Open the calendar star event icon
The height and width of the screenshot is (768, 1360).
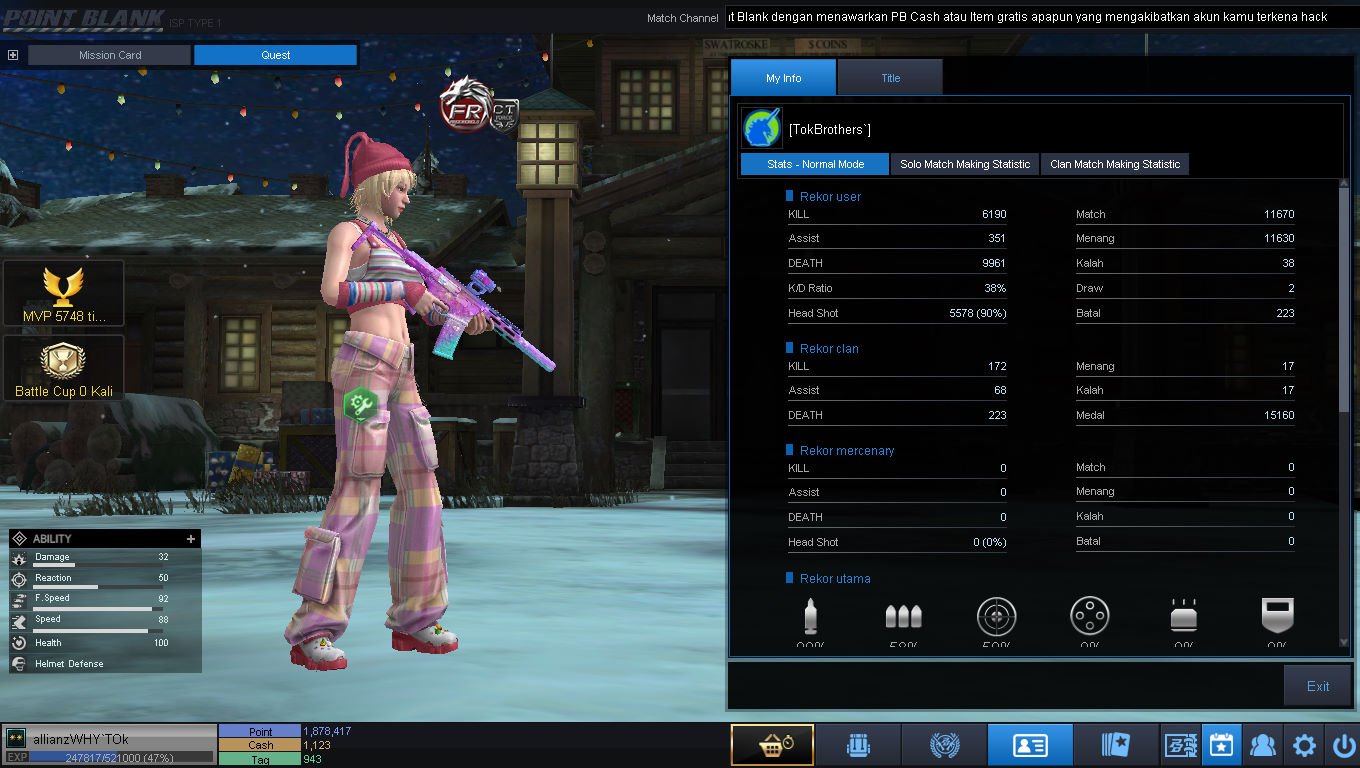pos(1221,745)
